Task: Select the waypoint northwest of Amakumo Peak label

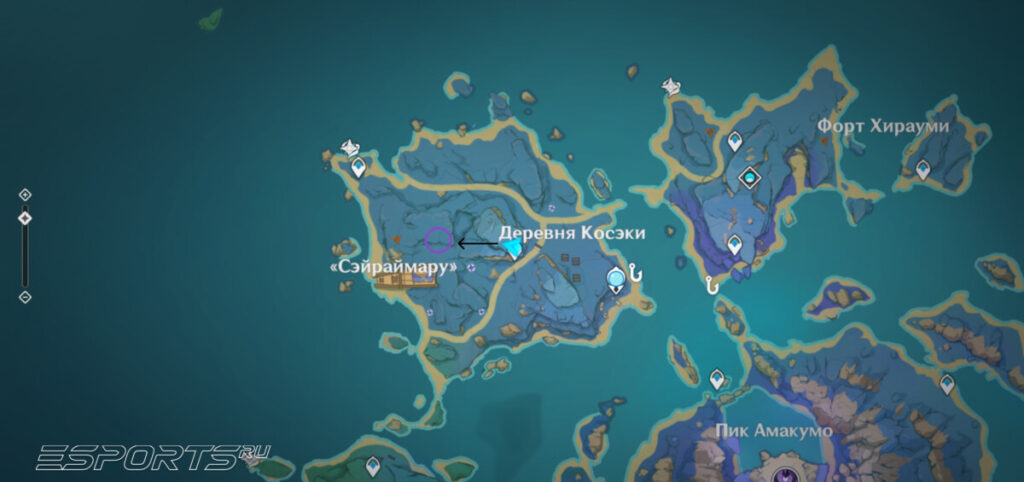Action: [x=717, y=379]
